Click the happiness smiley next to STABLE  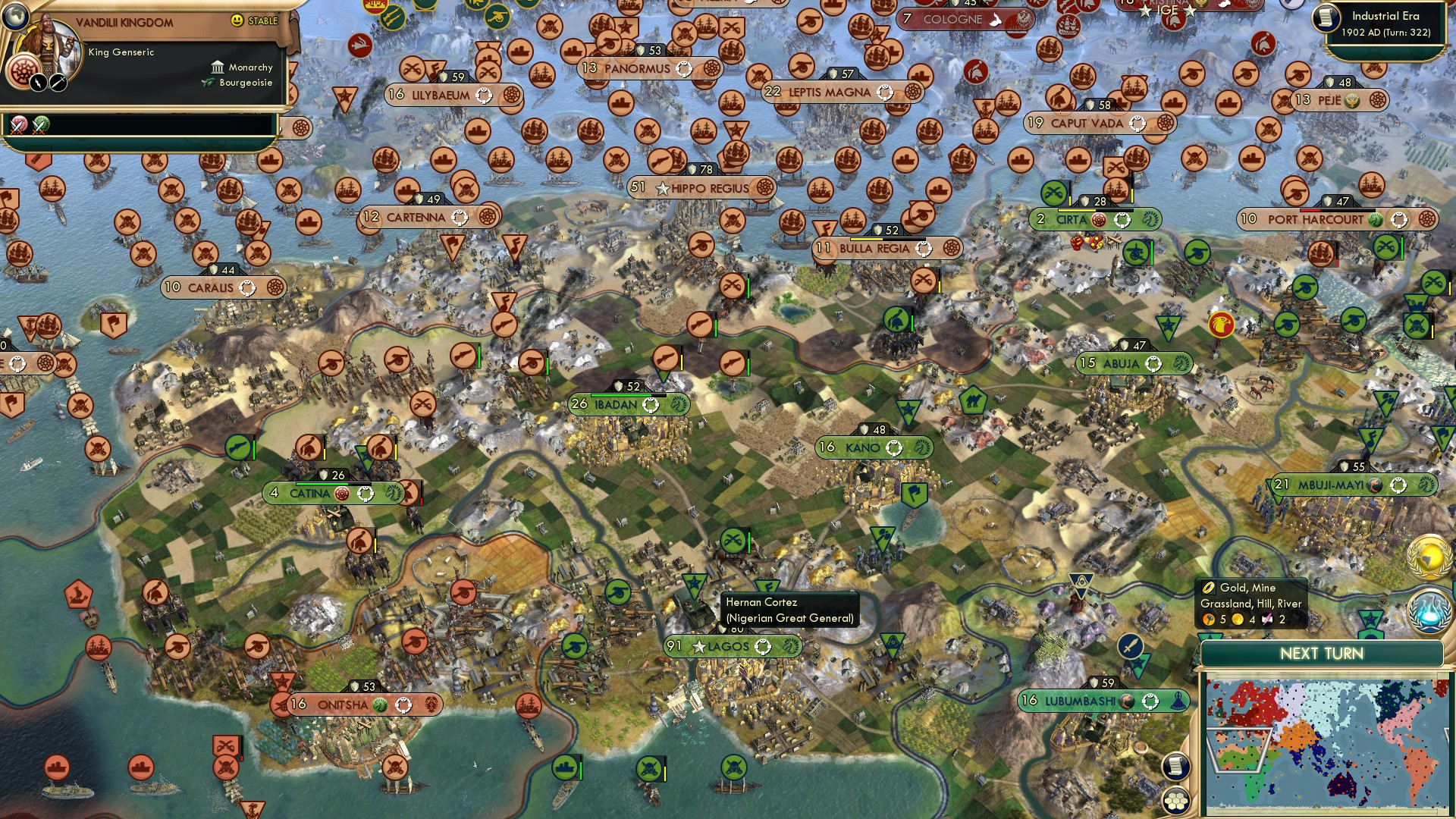tap(237, 20)
